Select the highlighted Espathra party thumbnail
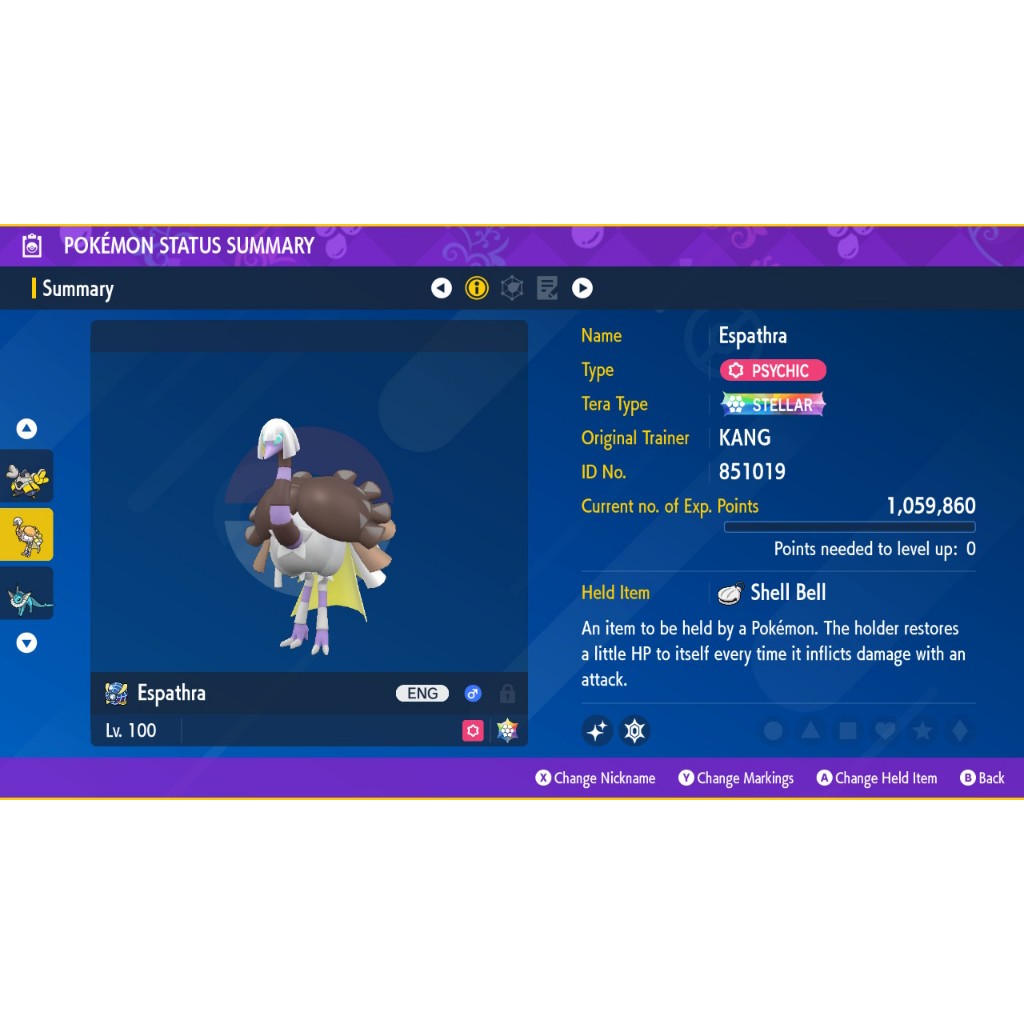Screen dimensions: 1024x1024 [27, 535]
